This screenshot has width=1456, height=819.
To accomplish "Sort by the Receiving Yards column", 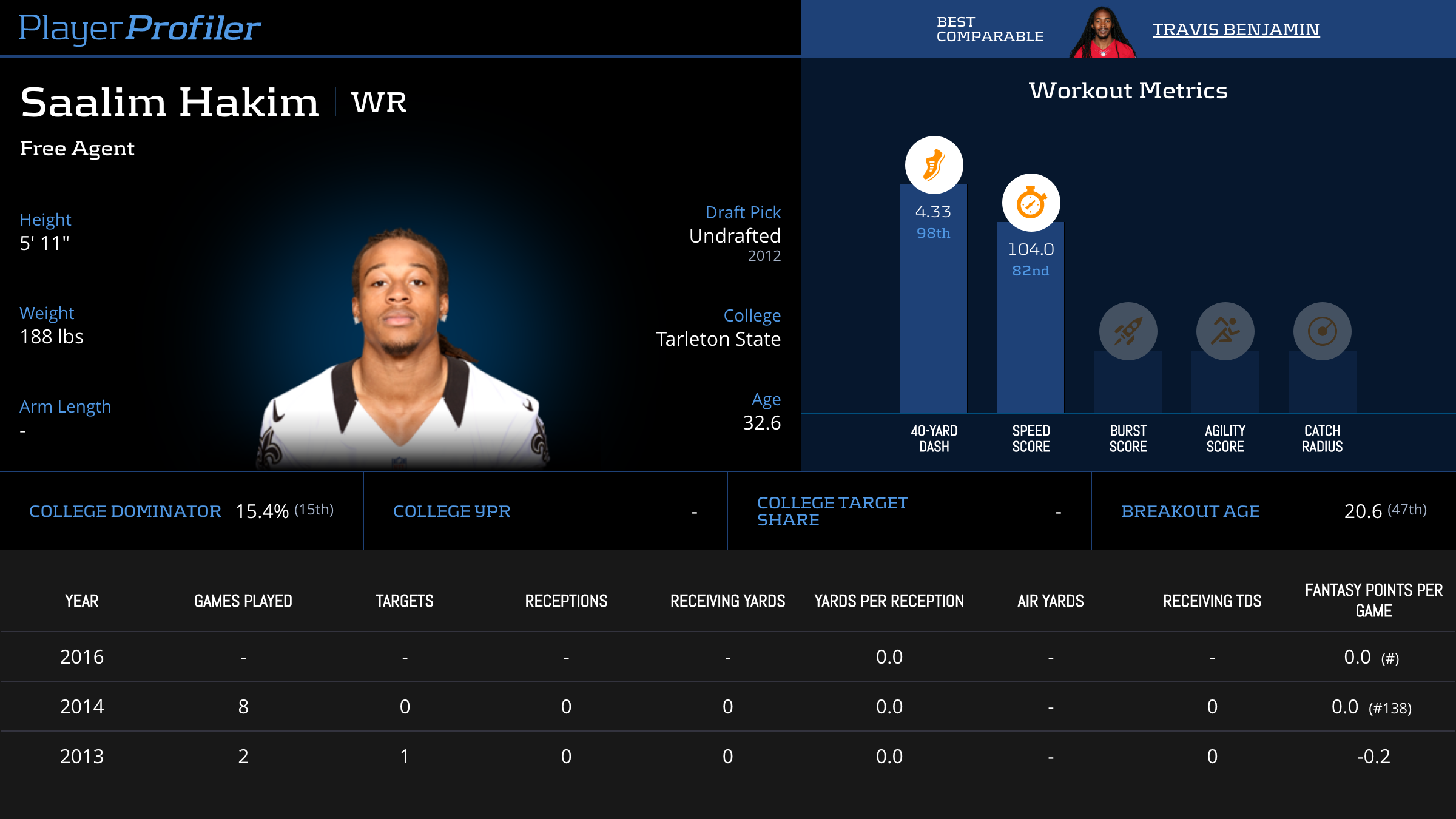I will point(727,601).
